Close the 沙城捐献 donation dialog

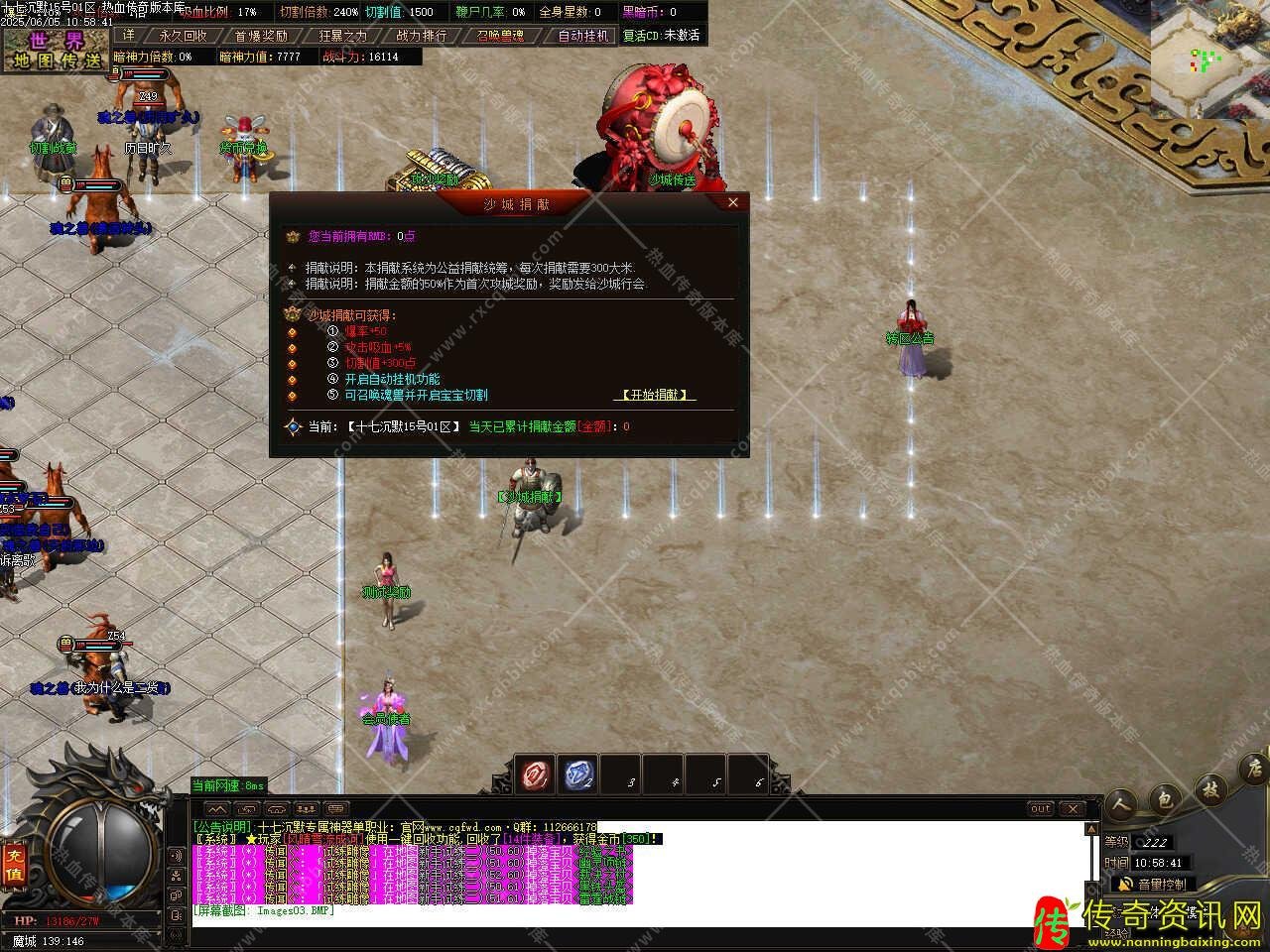[x=733, y=202]
